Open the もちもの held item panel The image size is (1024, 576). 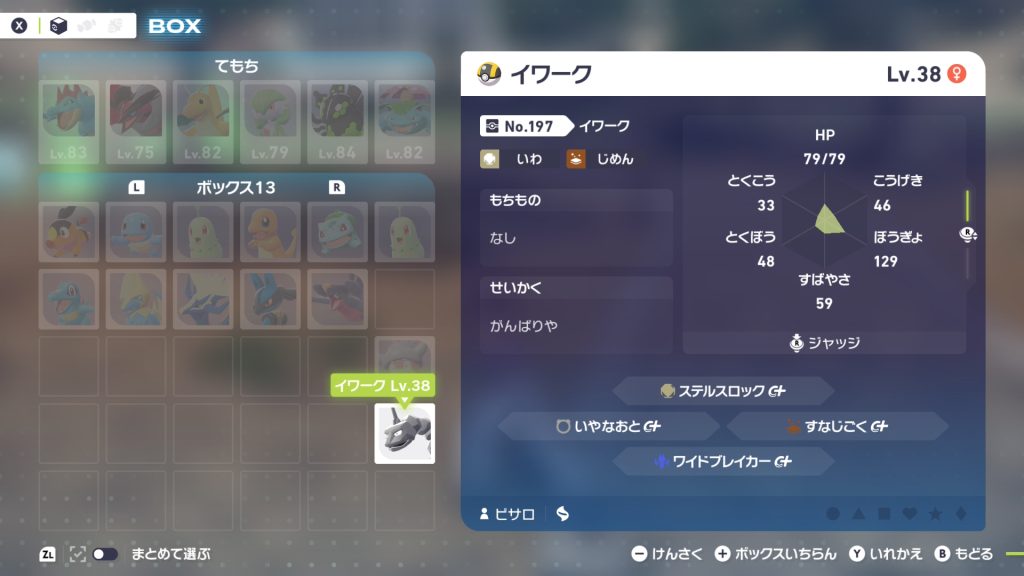point(576,227)
